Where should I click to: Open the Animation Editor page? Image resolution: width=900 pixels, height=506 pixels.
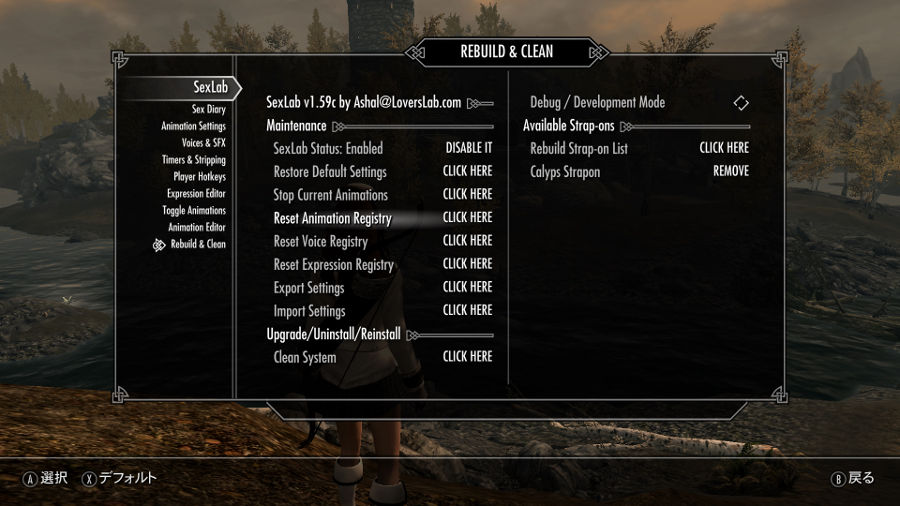point(197,228)
